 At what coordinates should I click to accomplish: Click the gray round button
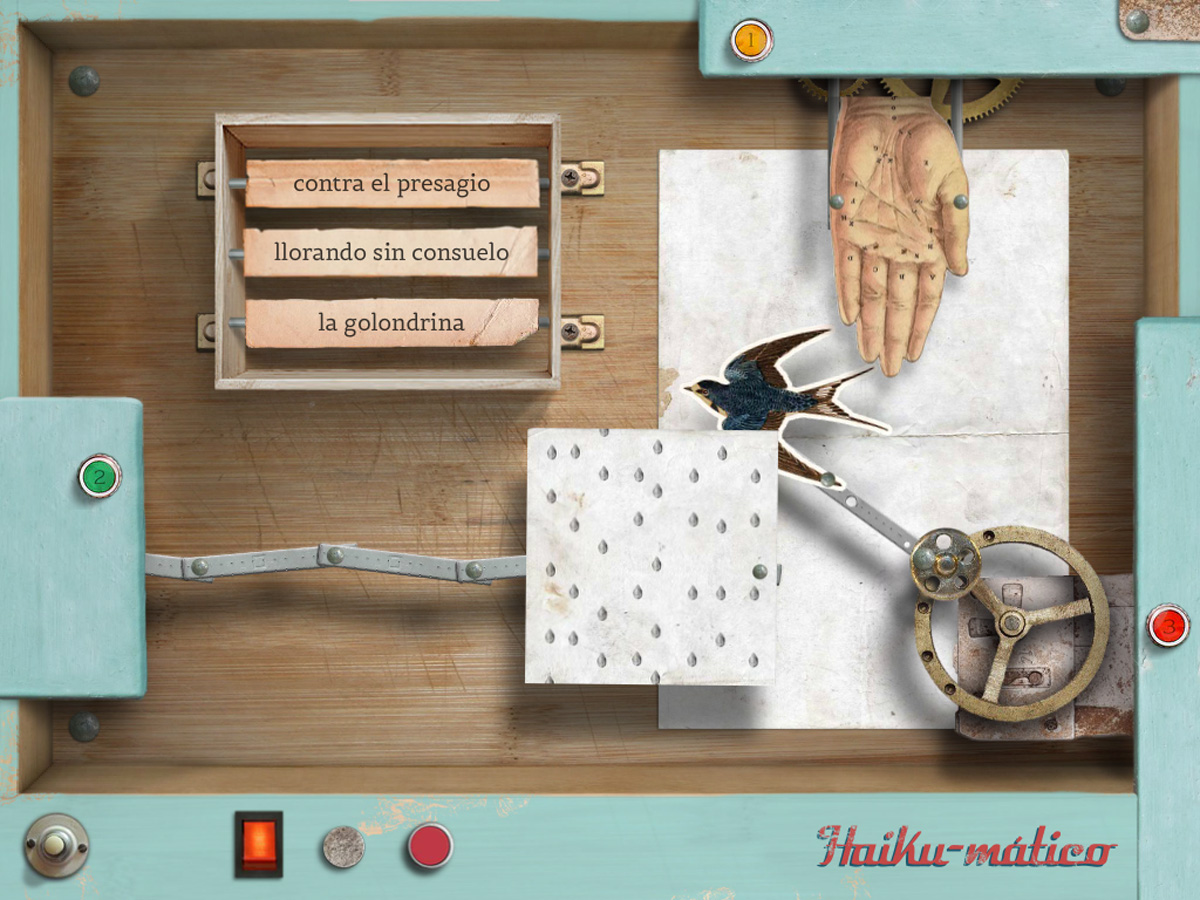[x=343, y=846]
